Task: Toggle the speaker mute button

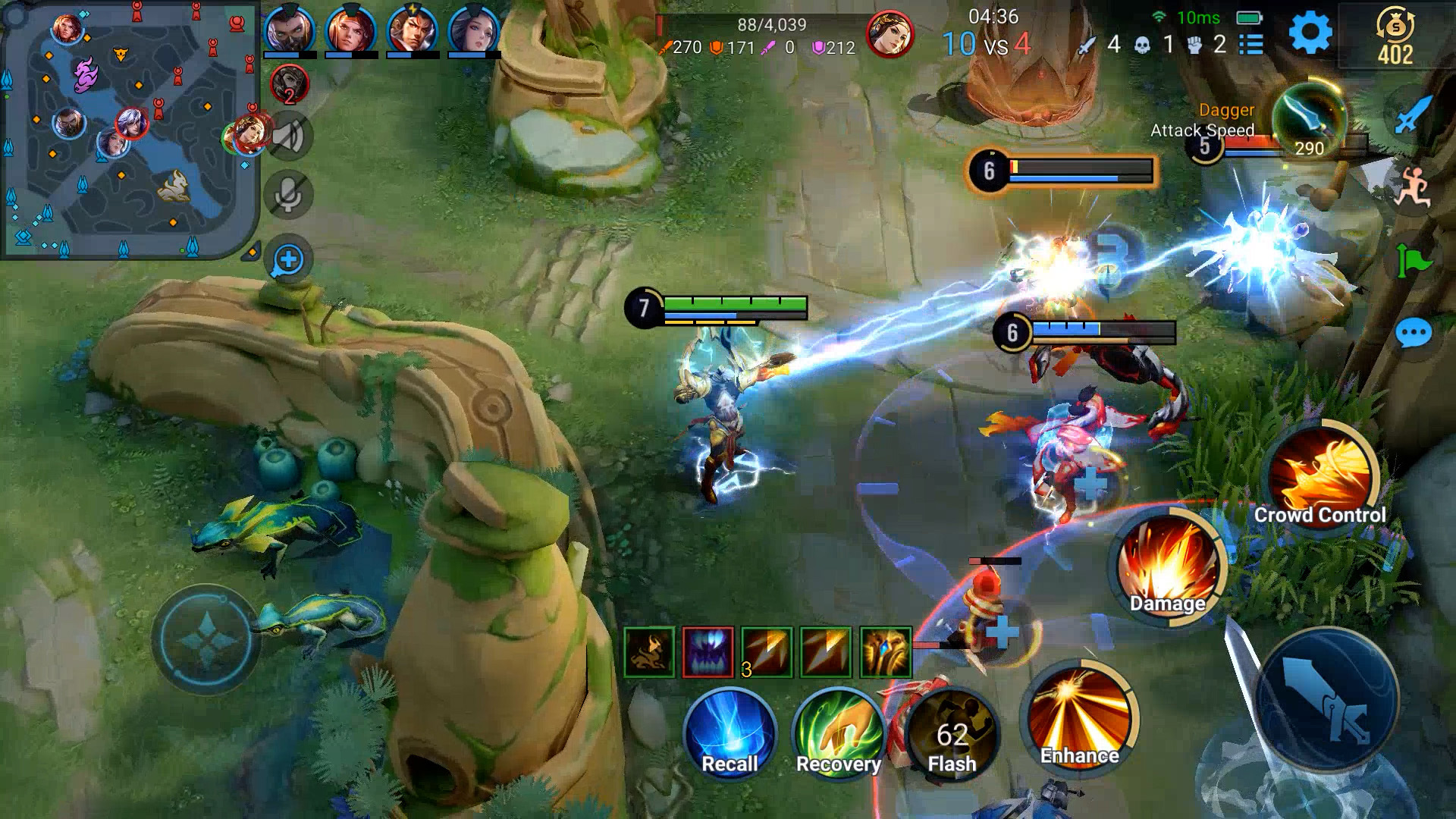Action: tap(288, 137)
